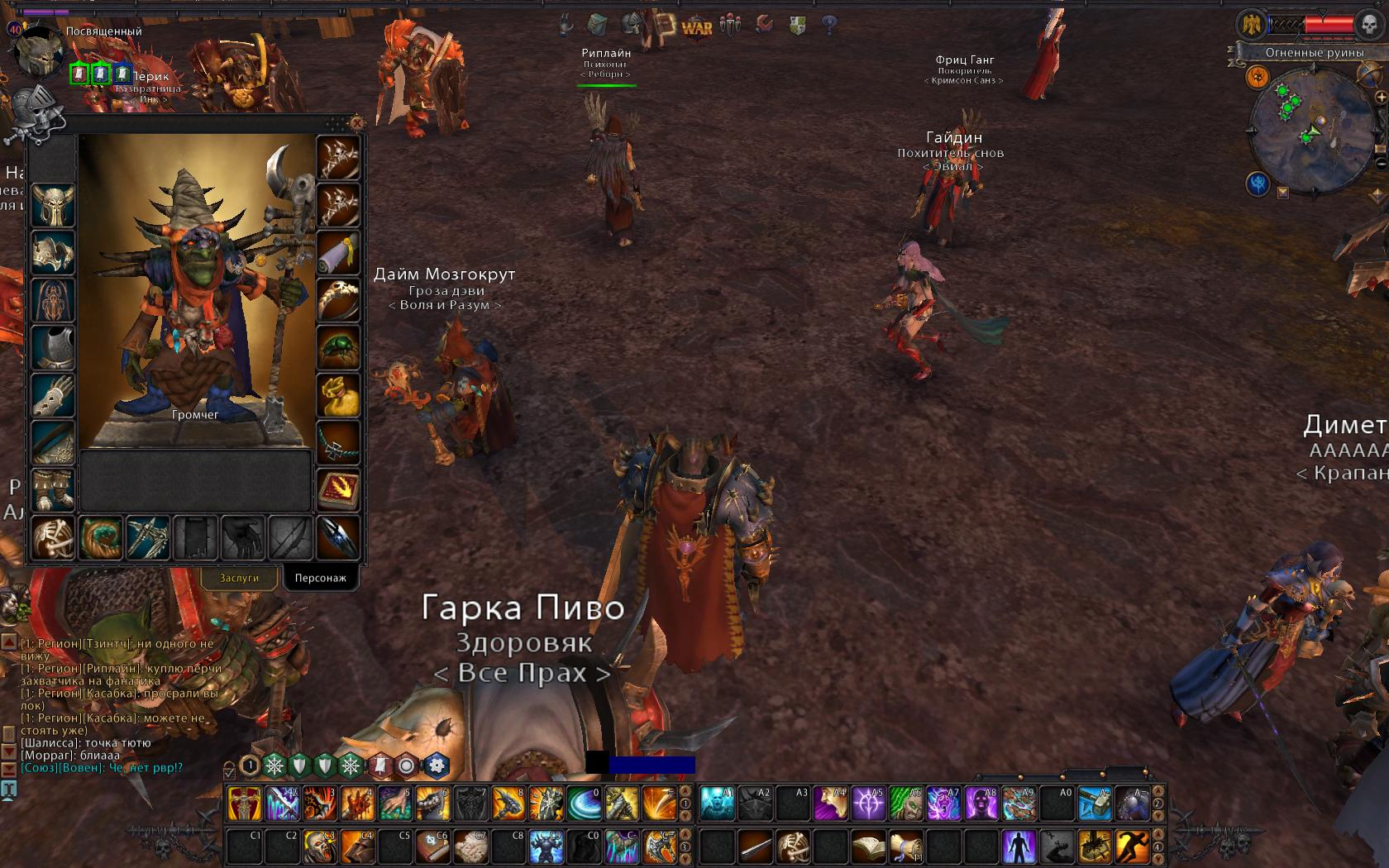The image size is (1389, 868).
Task: Select the green scarab beetle slot
Action: (338, 347)
